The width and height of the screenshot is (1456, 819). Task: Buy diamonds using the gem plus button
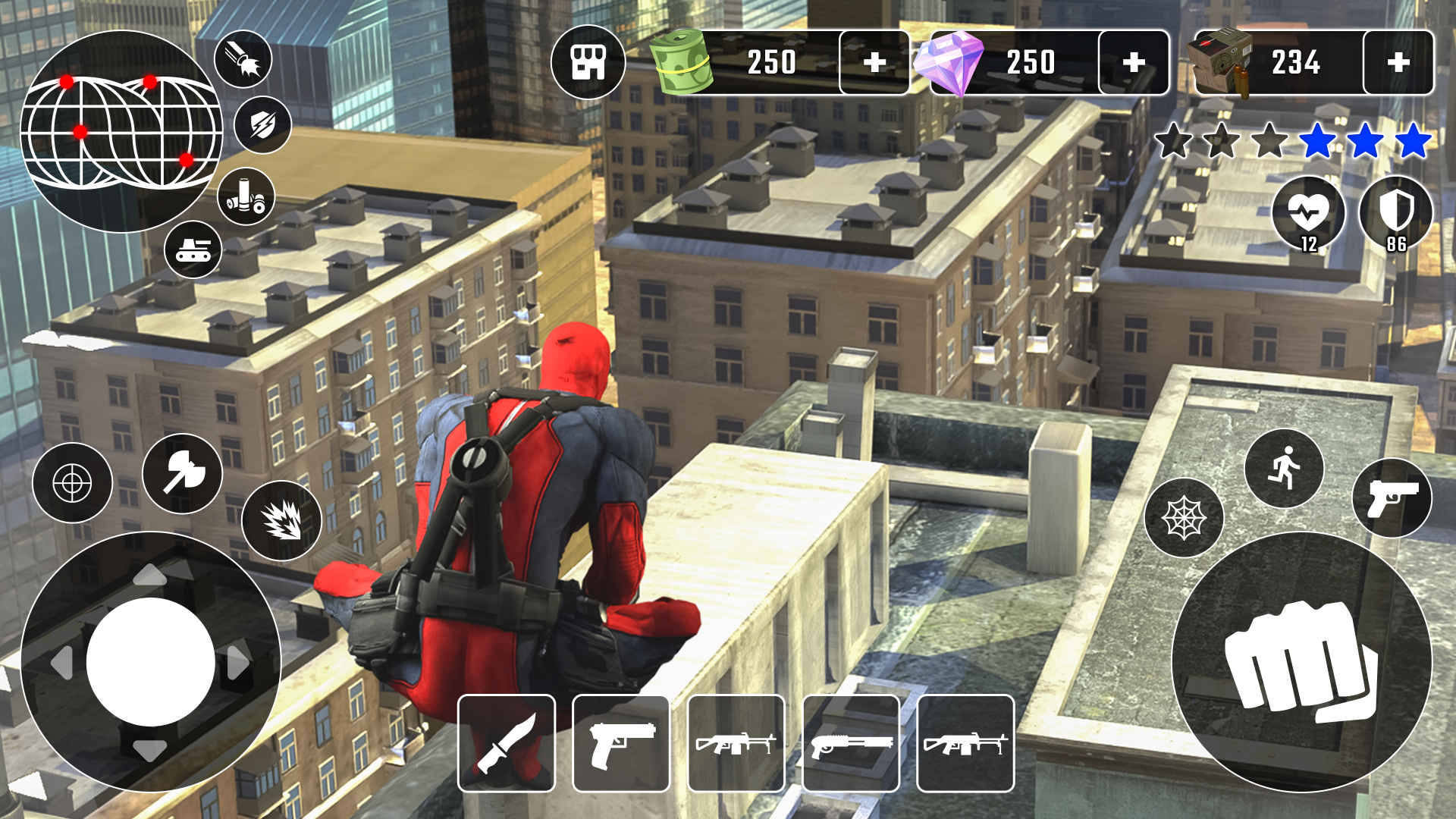[x=1135, y=62]
